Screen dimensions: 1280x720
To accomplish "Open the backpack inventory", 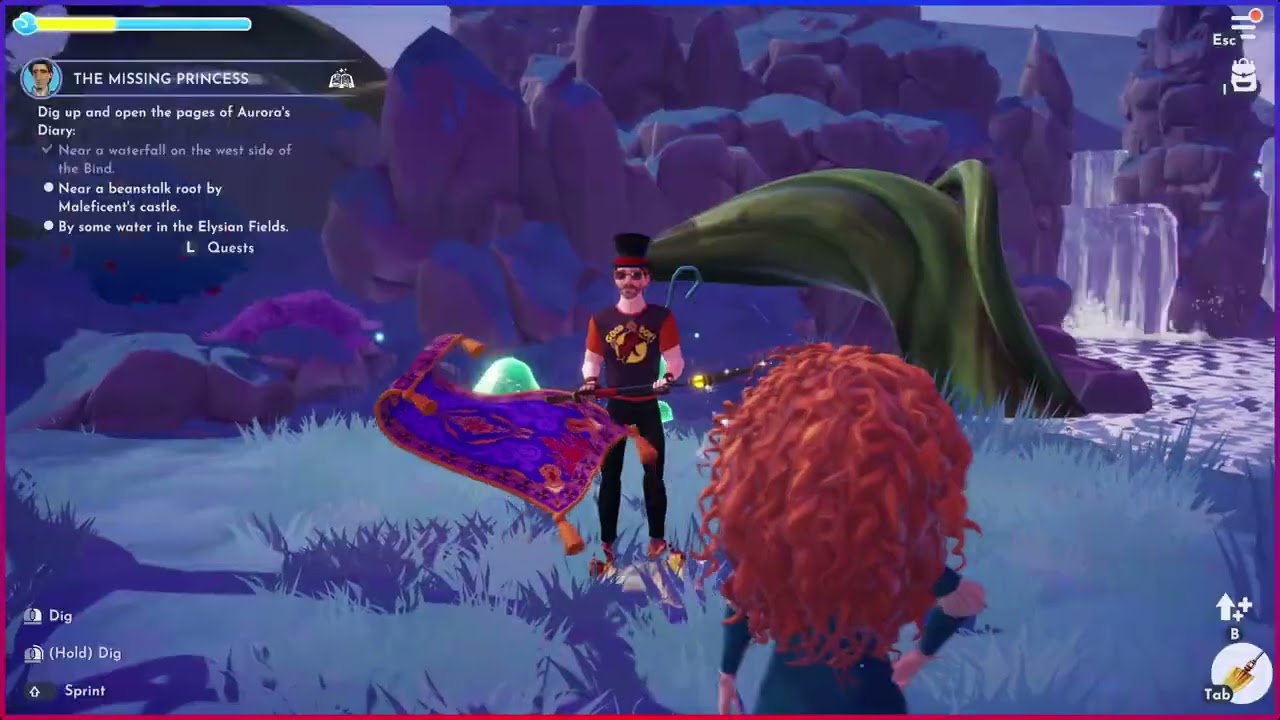I will [1244, 76].
